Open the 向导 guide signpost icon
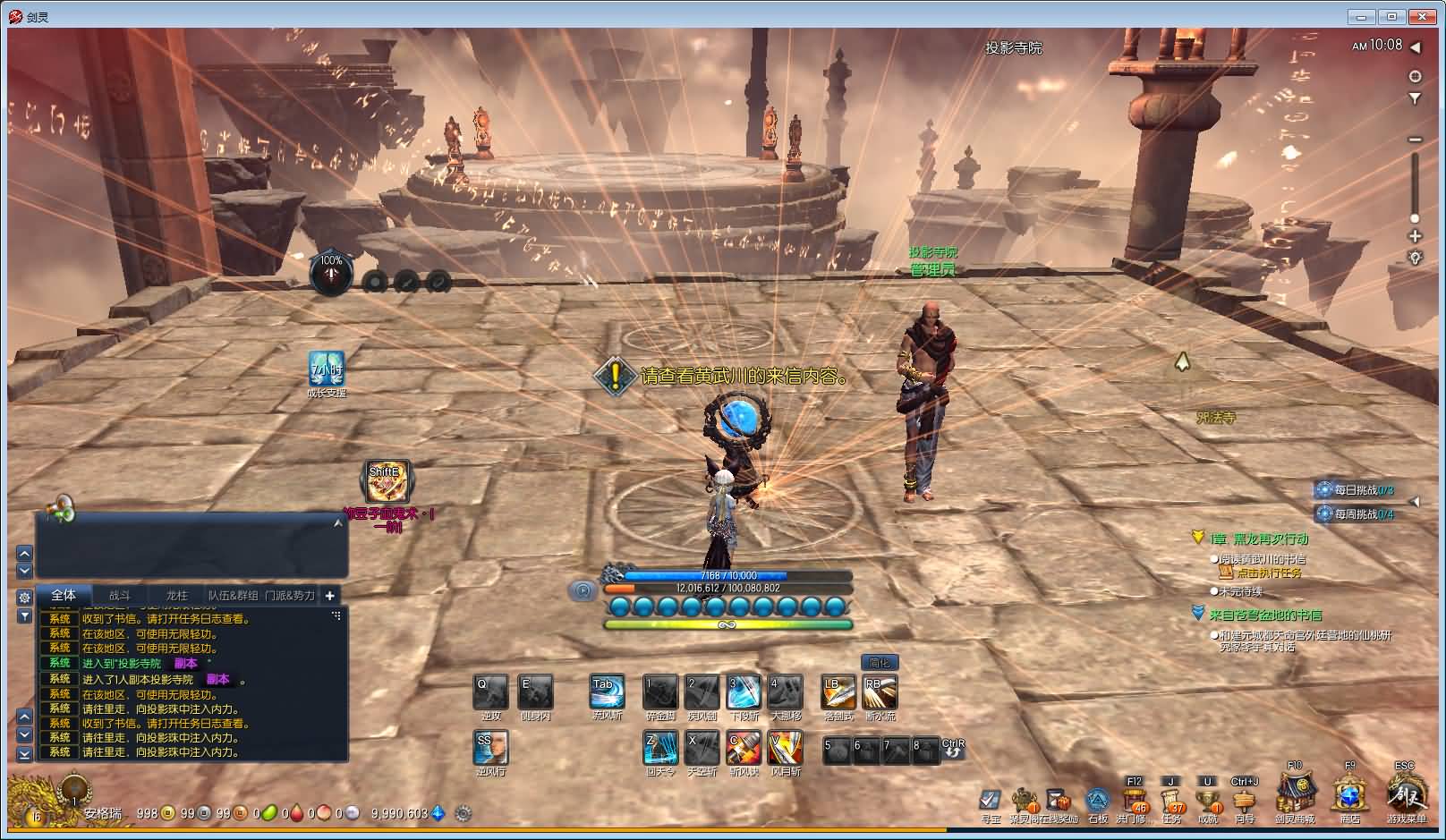The image size is (1446, 840). click(1245, 799)
